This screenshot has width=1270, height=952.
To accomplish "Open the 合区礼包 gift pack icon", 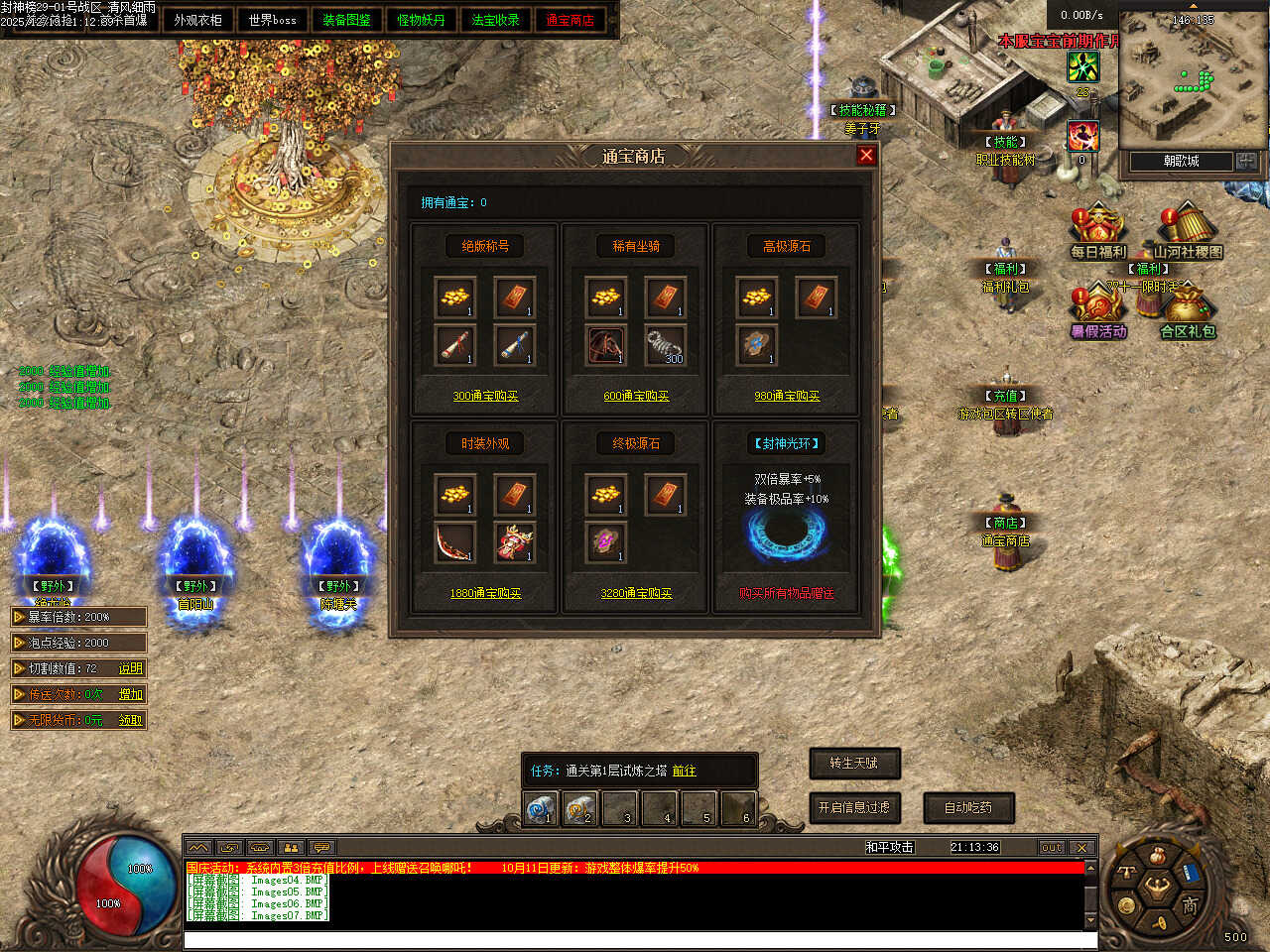I will [x=1188, y=311].
